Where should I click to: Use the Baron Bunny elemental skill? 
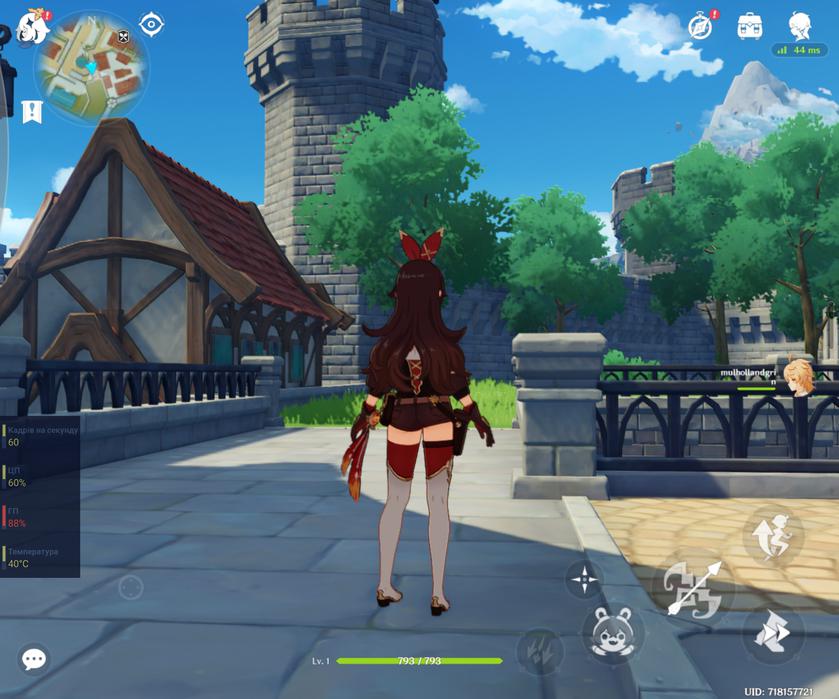tap(614, 634)
